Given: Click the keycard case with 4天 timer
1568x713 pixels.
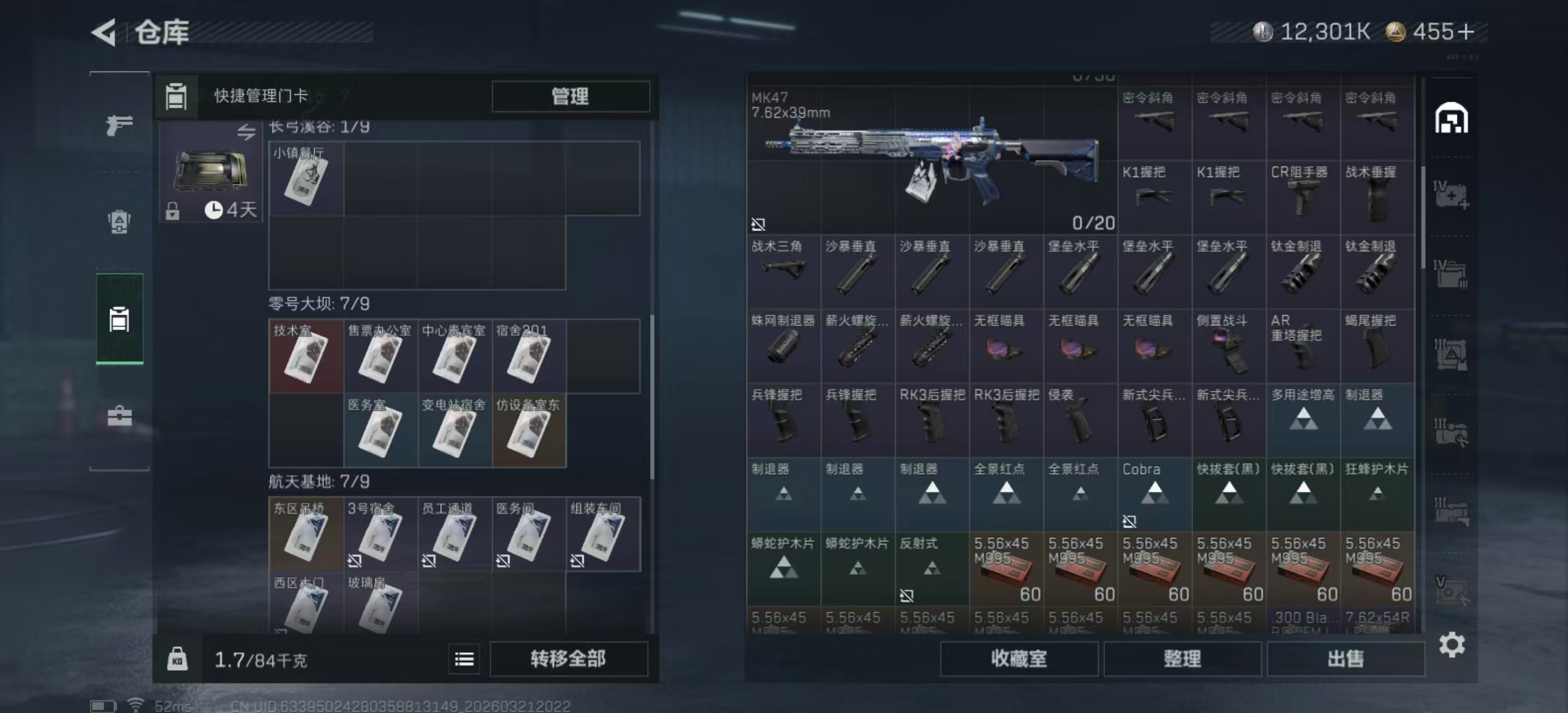Looking at the screenshot, I should pos(211,172).
